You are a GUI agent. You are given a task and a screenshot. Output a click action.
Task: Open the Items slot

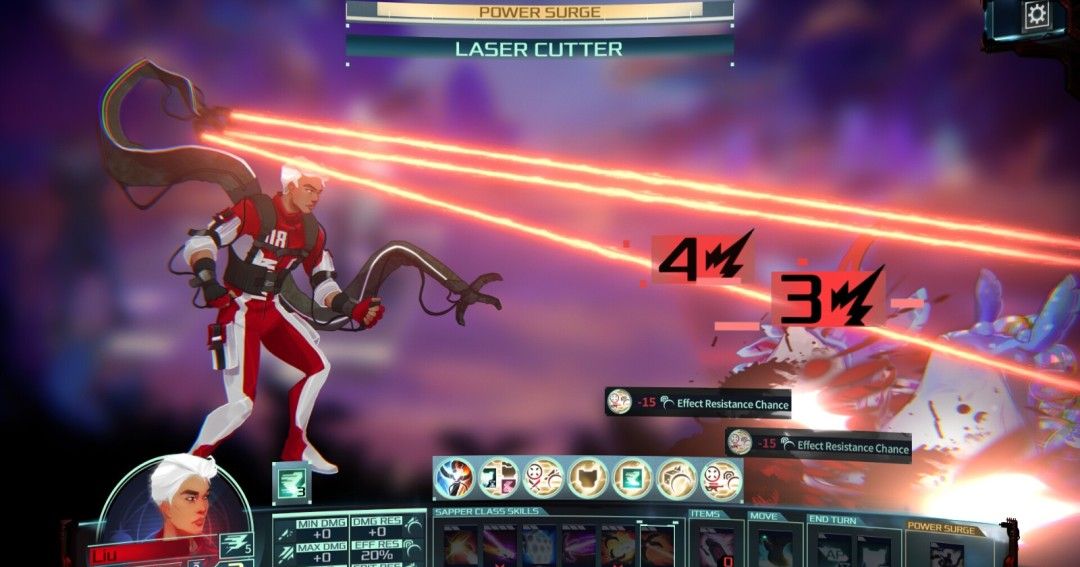(716, 547)
